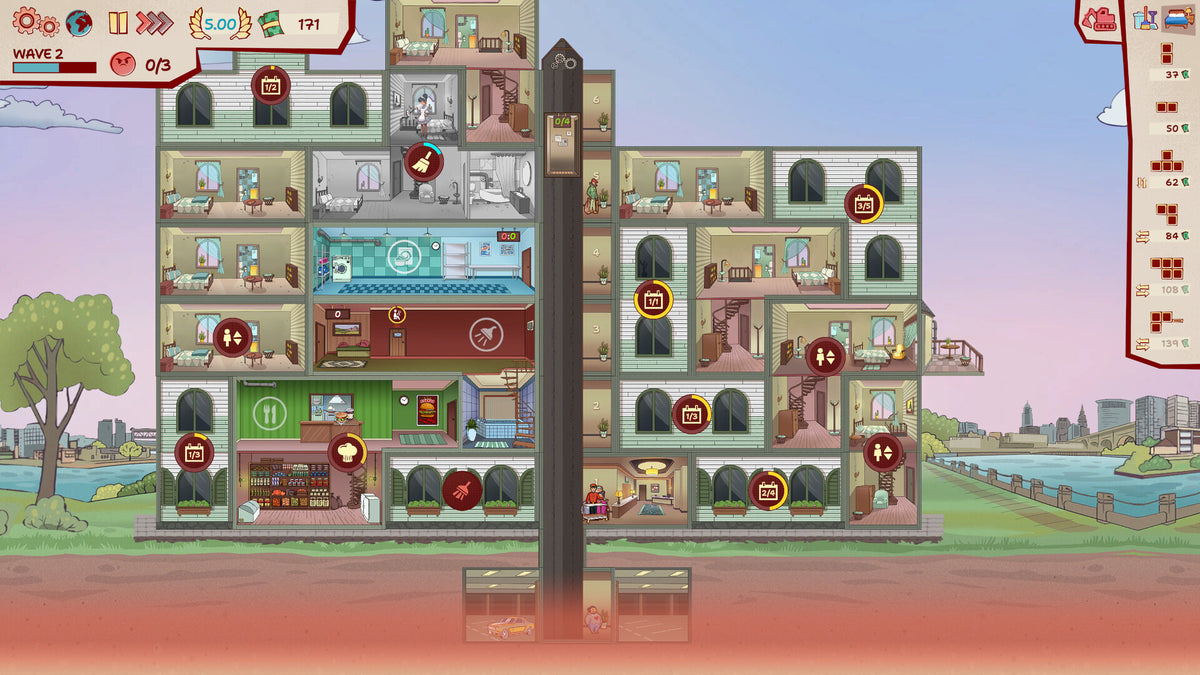Select the excavator demolish tool

tap(1101, 18)
